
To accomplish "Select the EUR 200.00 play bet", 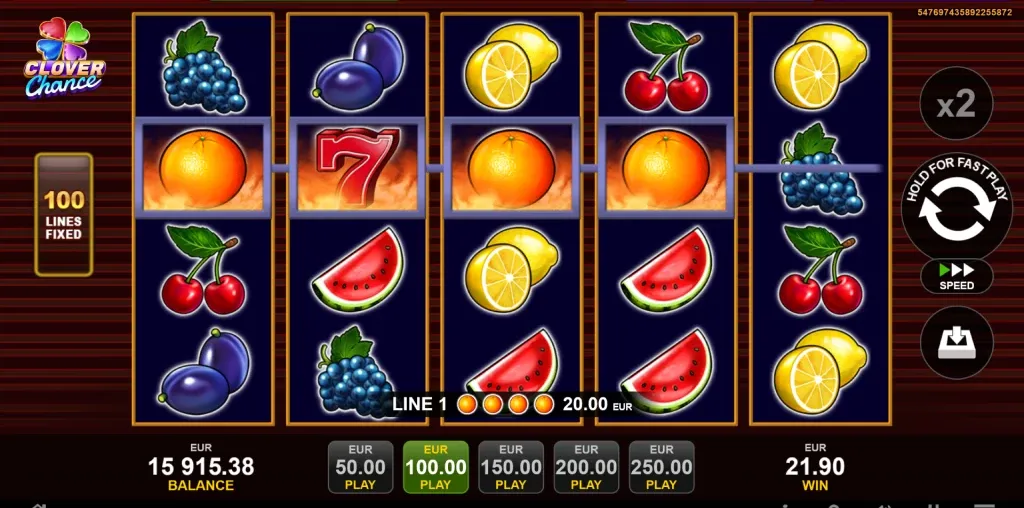I will point(586,467).
